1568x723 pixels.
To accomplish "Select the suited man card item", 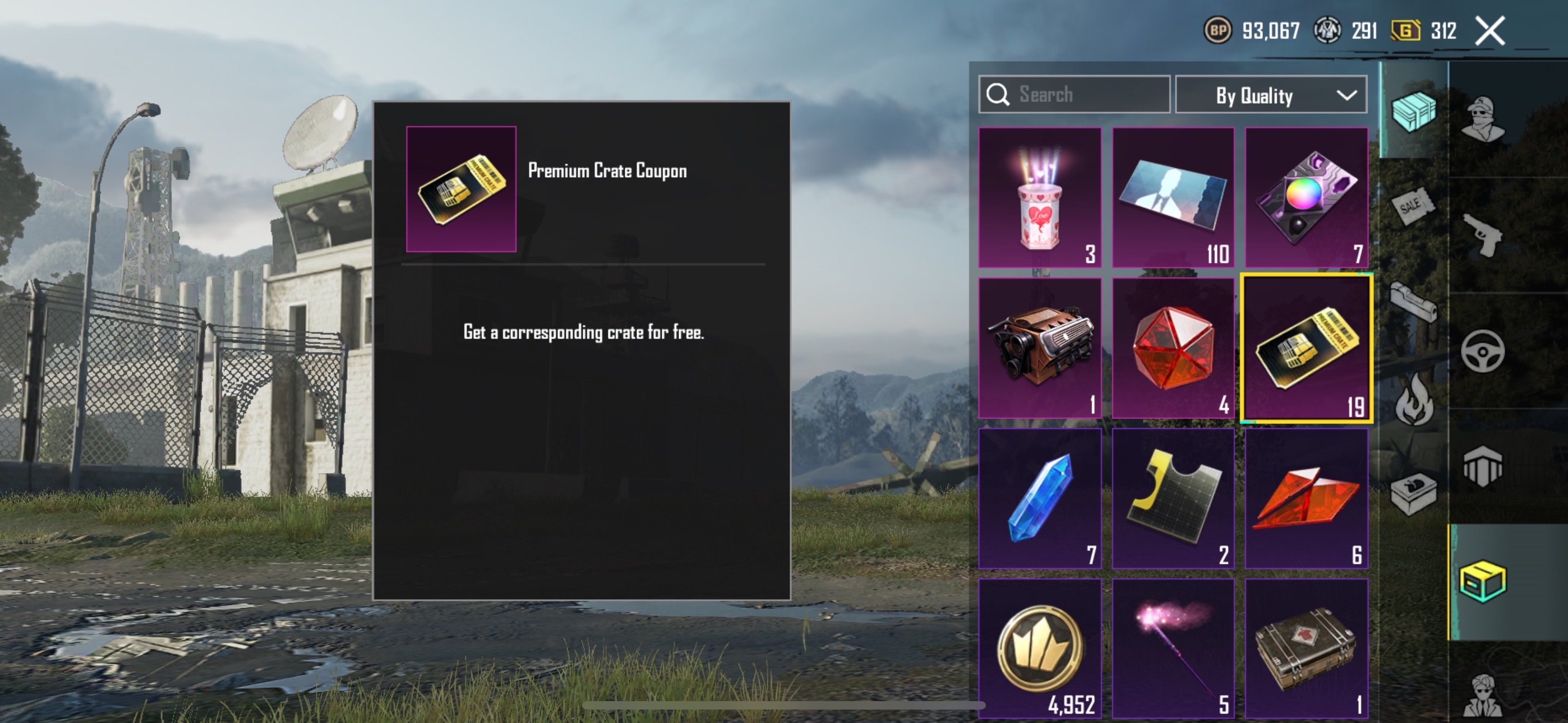I will (1173, 197).
